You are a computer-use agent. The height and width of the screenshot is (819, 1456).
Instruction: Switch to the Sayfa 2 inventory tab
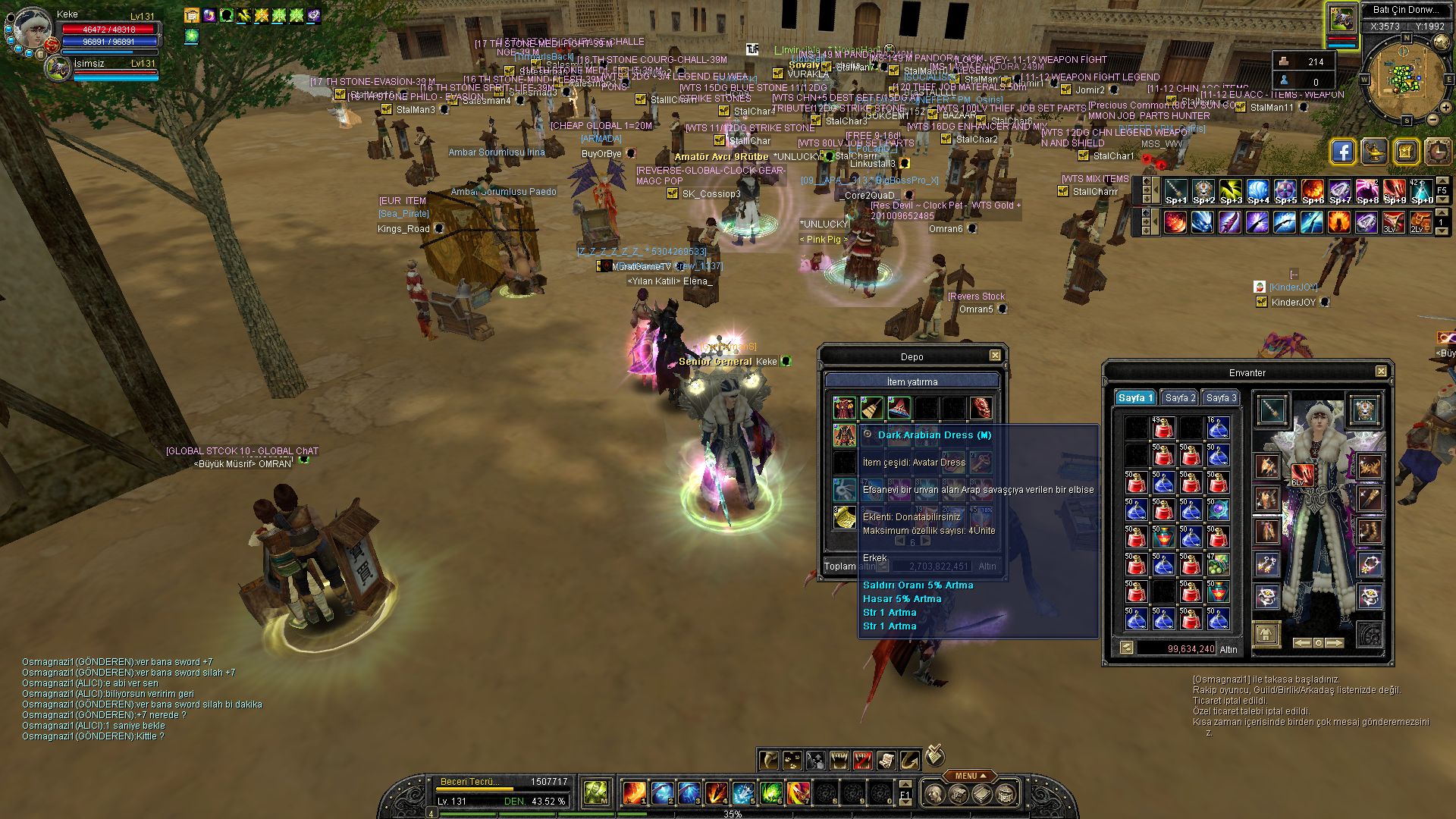[x=1180, y=398]
